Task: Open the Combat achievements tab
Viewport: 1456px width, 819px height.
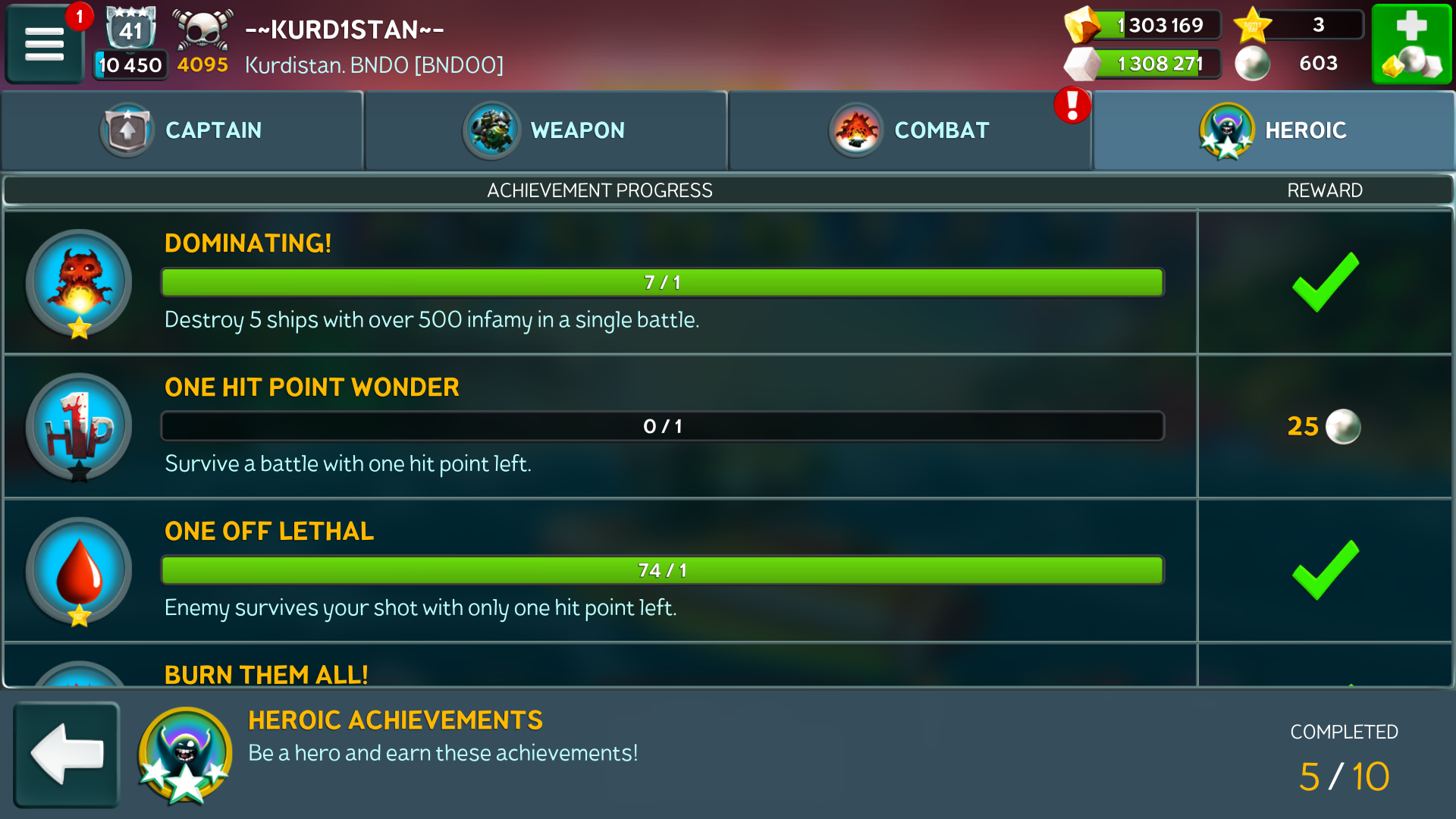Action: pyautogui.click(x=910, y=130)
